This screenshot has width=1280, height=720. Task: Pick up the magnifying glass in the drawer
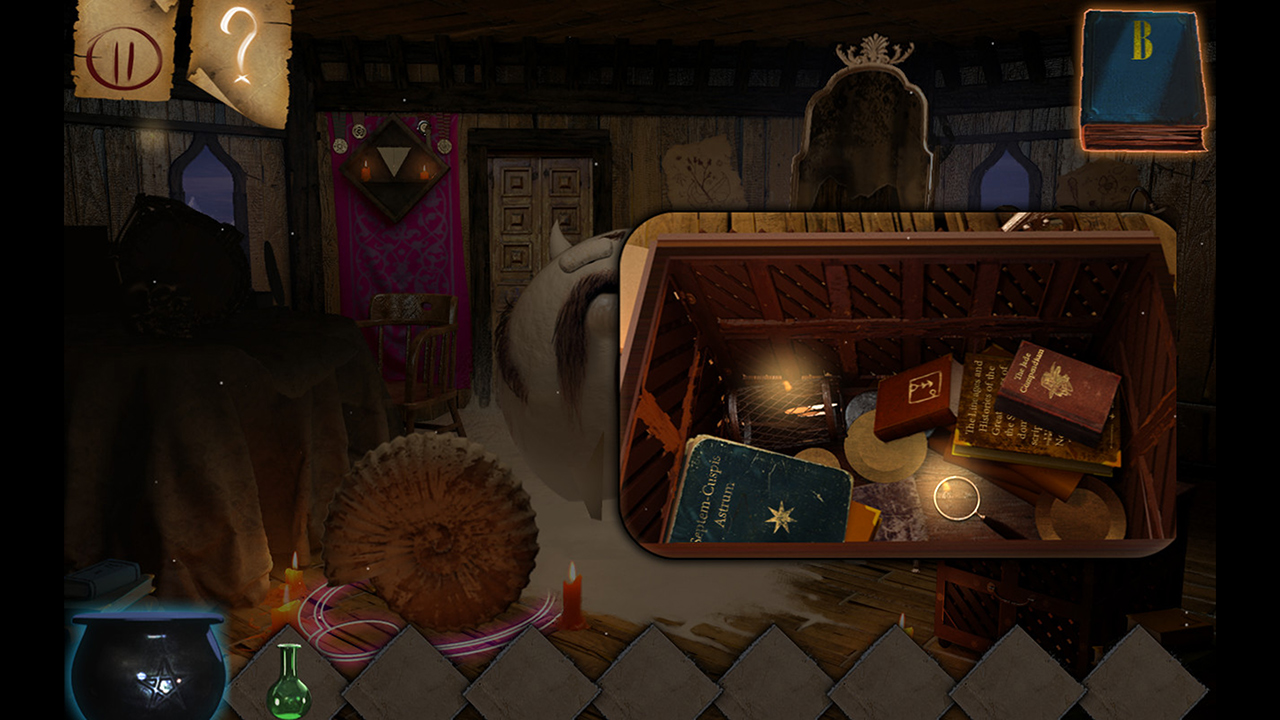(955, 497)
